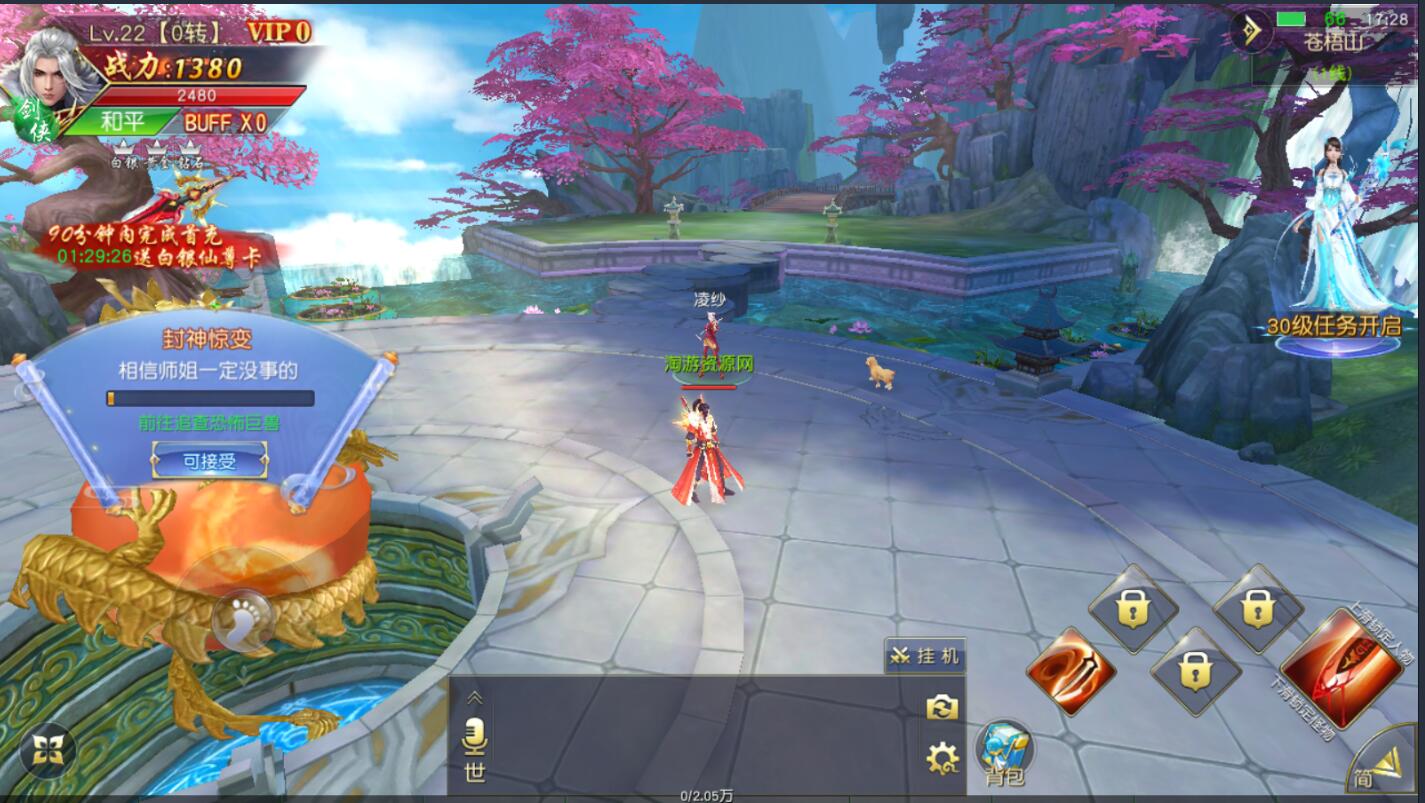Open the four-petal menu icon
Screen dimensions: 1425x803
coord(47,749)
